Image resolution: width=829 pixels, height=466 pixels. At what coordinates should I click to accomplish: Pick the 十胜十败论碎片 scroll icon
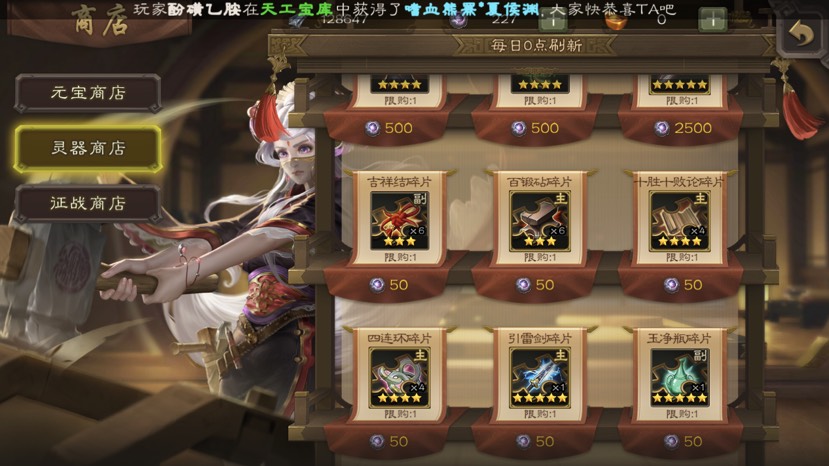679,218
